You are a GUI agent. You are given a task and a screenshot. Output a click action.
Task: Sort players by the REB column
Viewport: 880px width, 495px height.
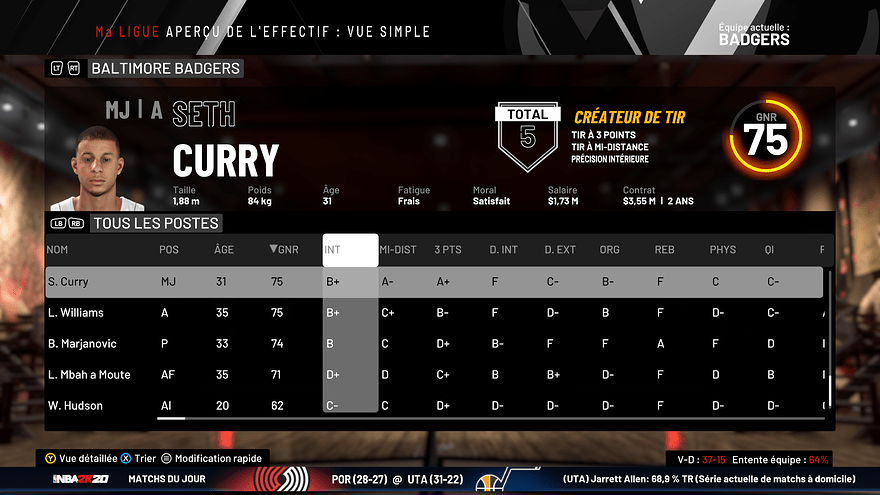pyautogui.click(x=665, y=250)
